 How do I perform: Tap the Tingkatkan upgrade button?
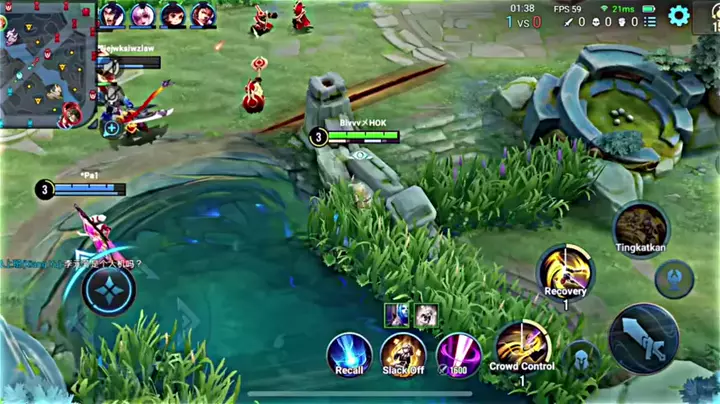[x=641, y=229]
